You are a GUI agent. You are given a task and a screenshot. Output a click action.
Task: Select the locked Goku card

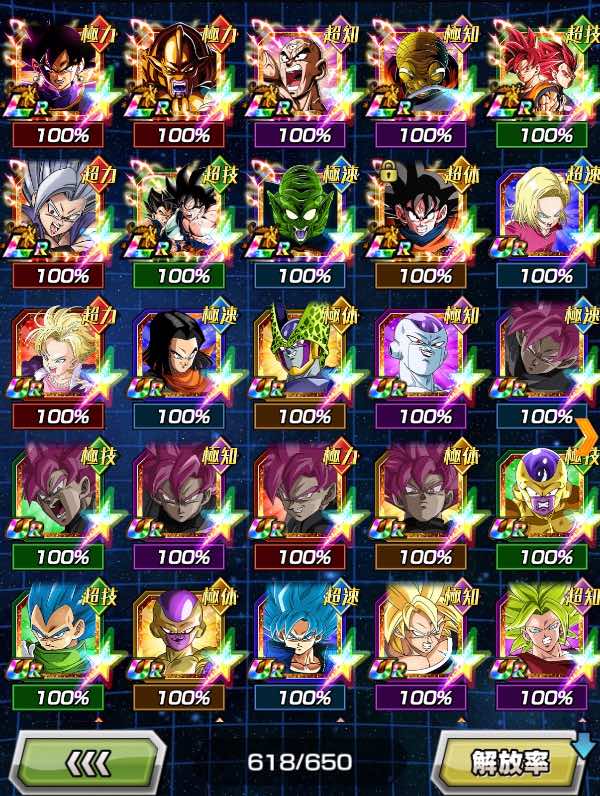tap(425, 212)
